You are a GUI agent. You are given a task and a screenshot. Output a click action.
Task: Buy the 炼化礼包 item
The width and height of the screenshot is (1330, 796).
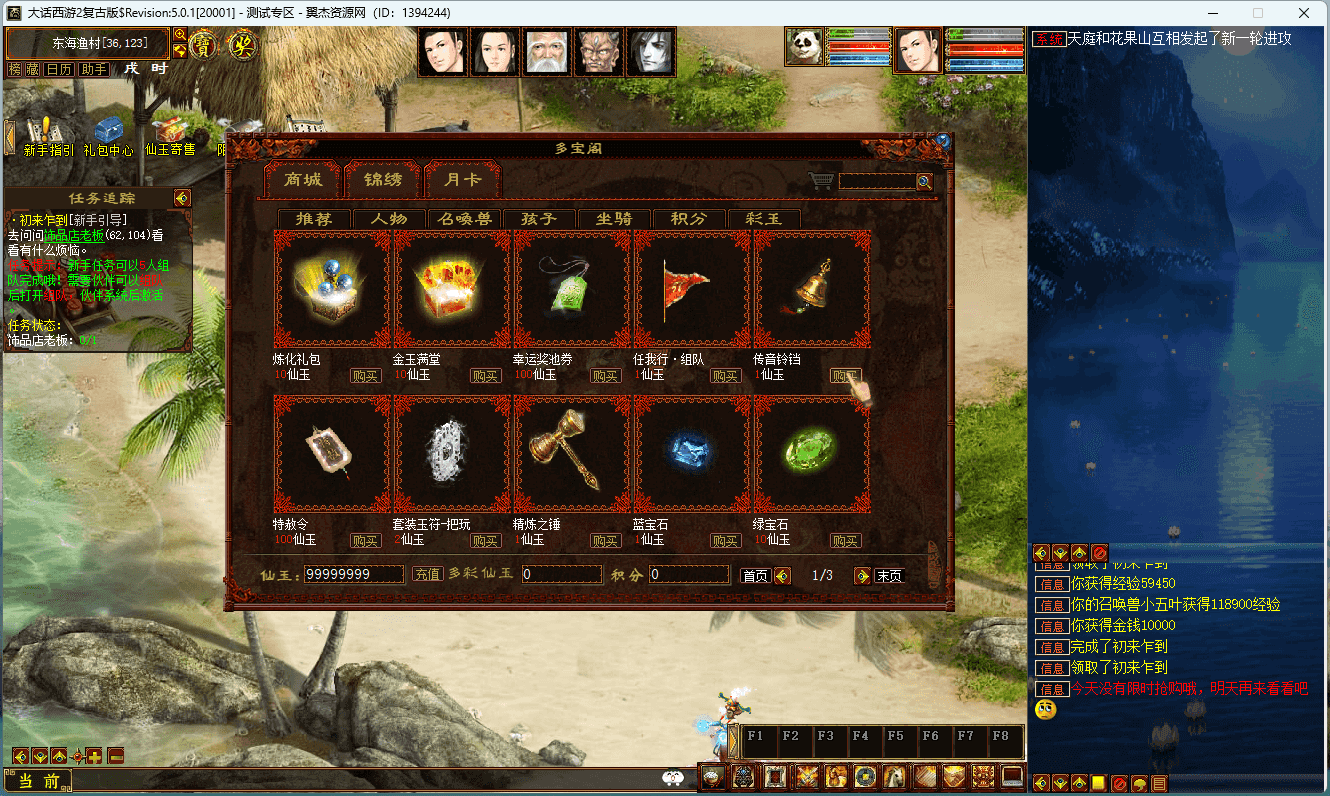coord(365,376)
